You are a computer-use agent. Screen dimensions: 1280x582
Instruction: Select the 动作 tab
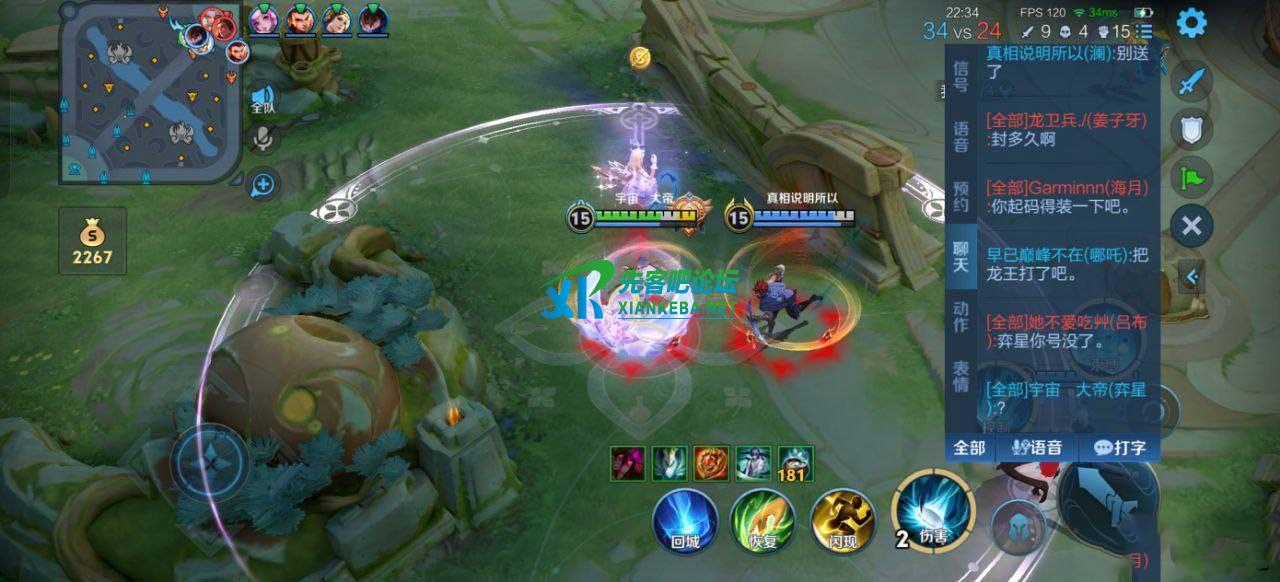(961, 316)
